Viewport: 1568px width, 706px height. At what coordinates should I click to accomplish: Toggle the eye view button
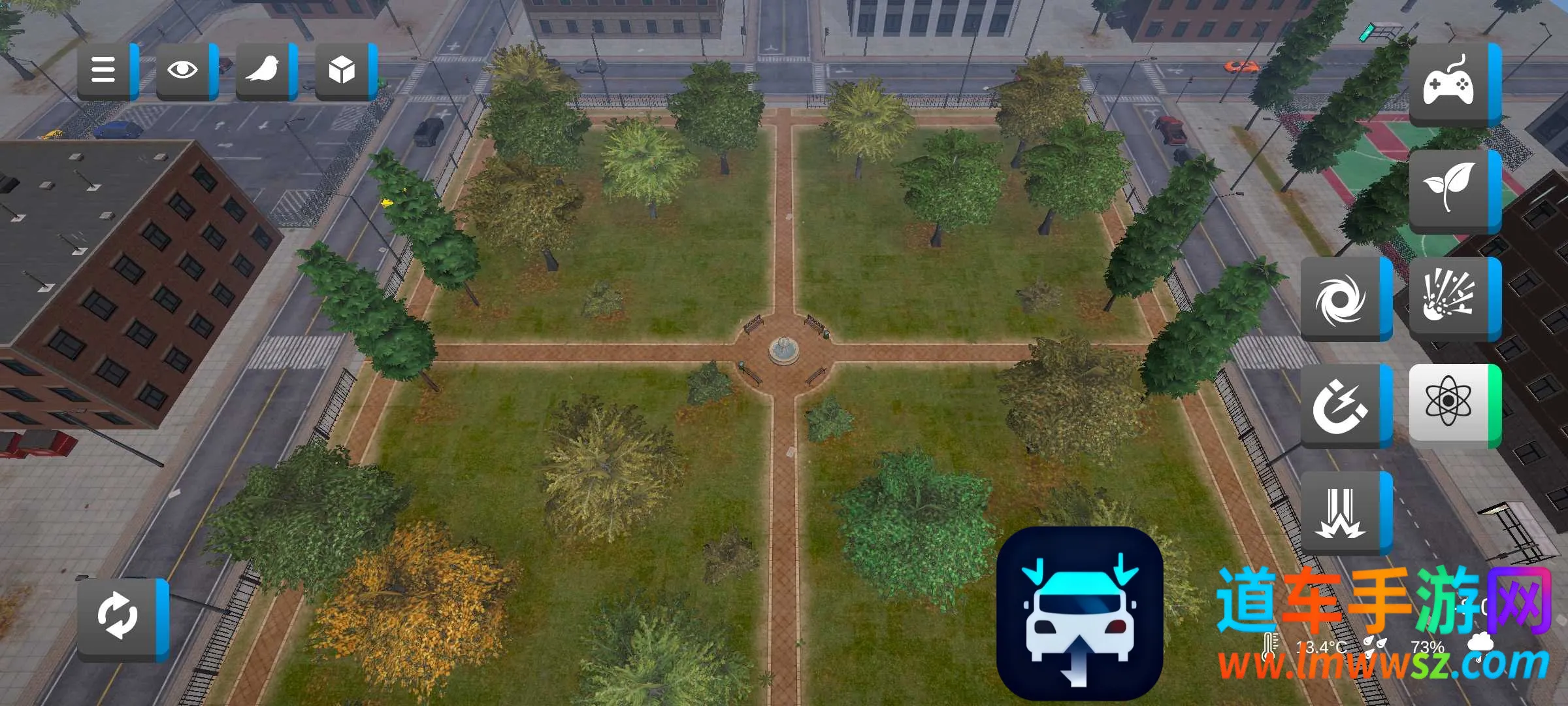184,70
